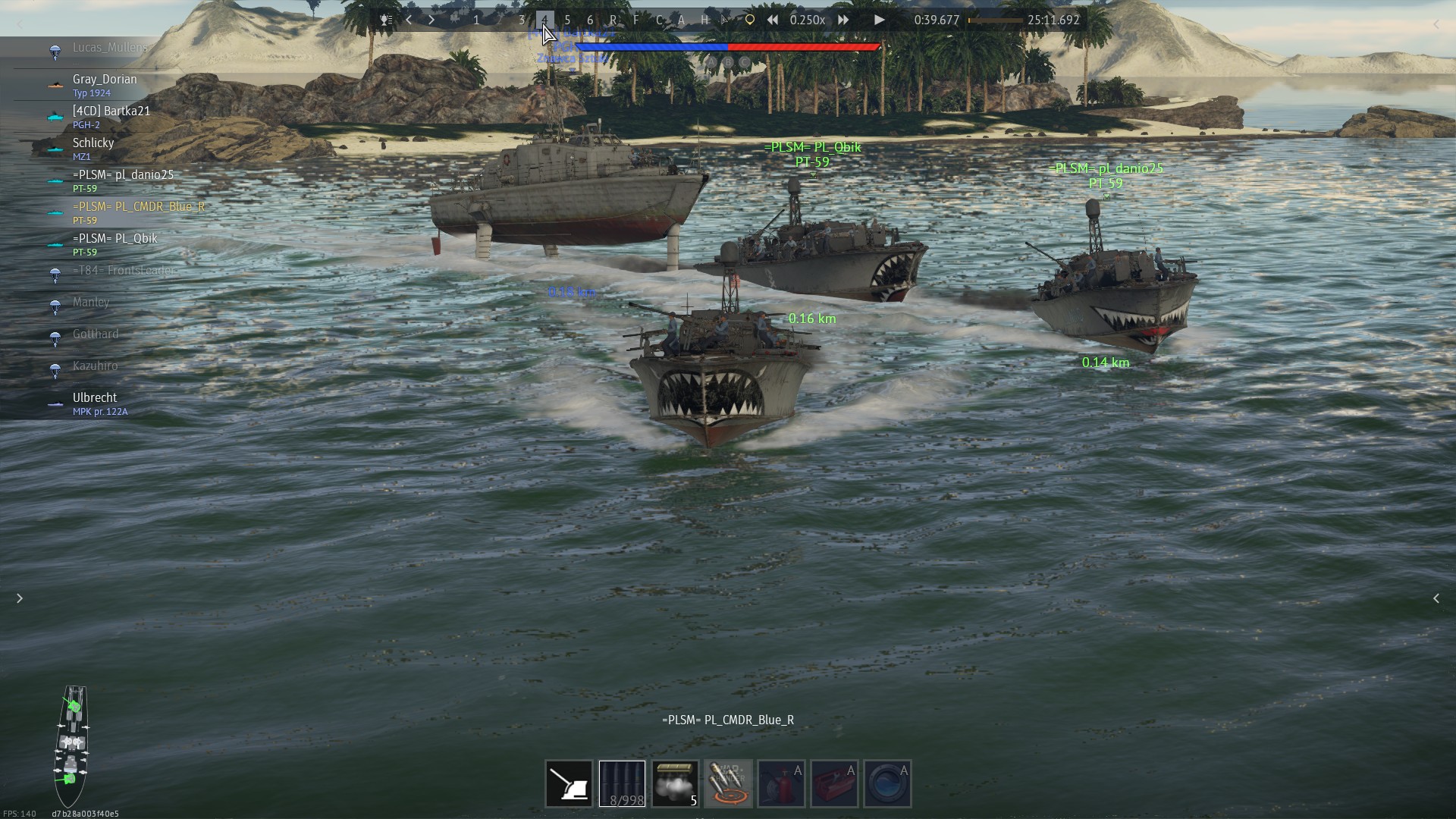Select camera view 5 in replay toolbar

567,20
